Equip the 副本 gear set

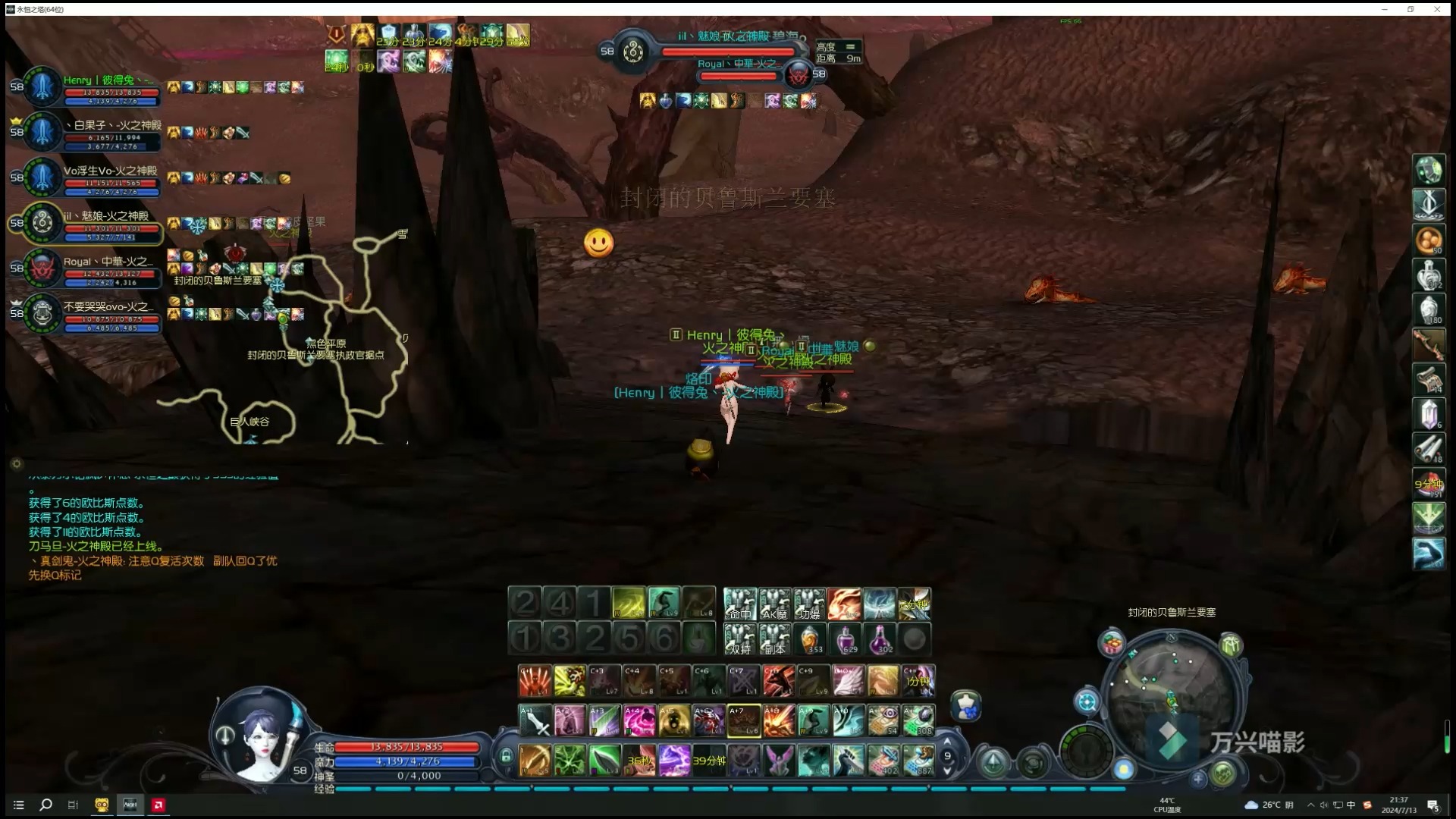pyautogui.click(x=775, y=639)
